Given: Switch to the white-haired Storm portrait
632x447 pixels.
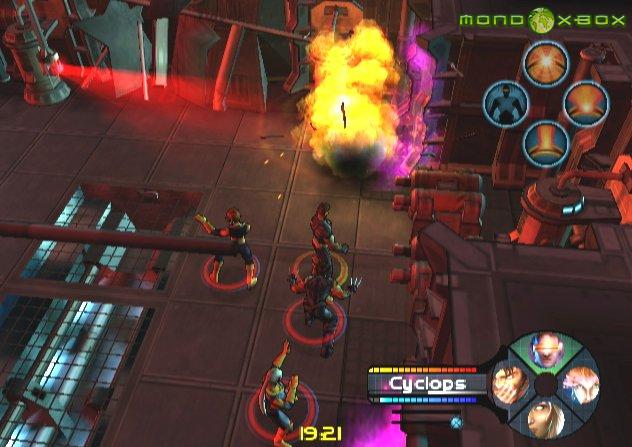Looking at the screenshot, I should coord(546,420).
